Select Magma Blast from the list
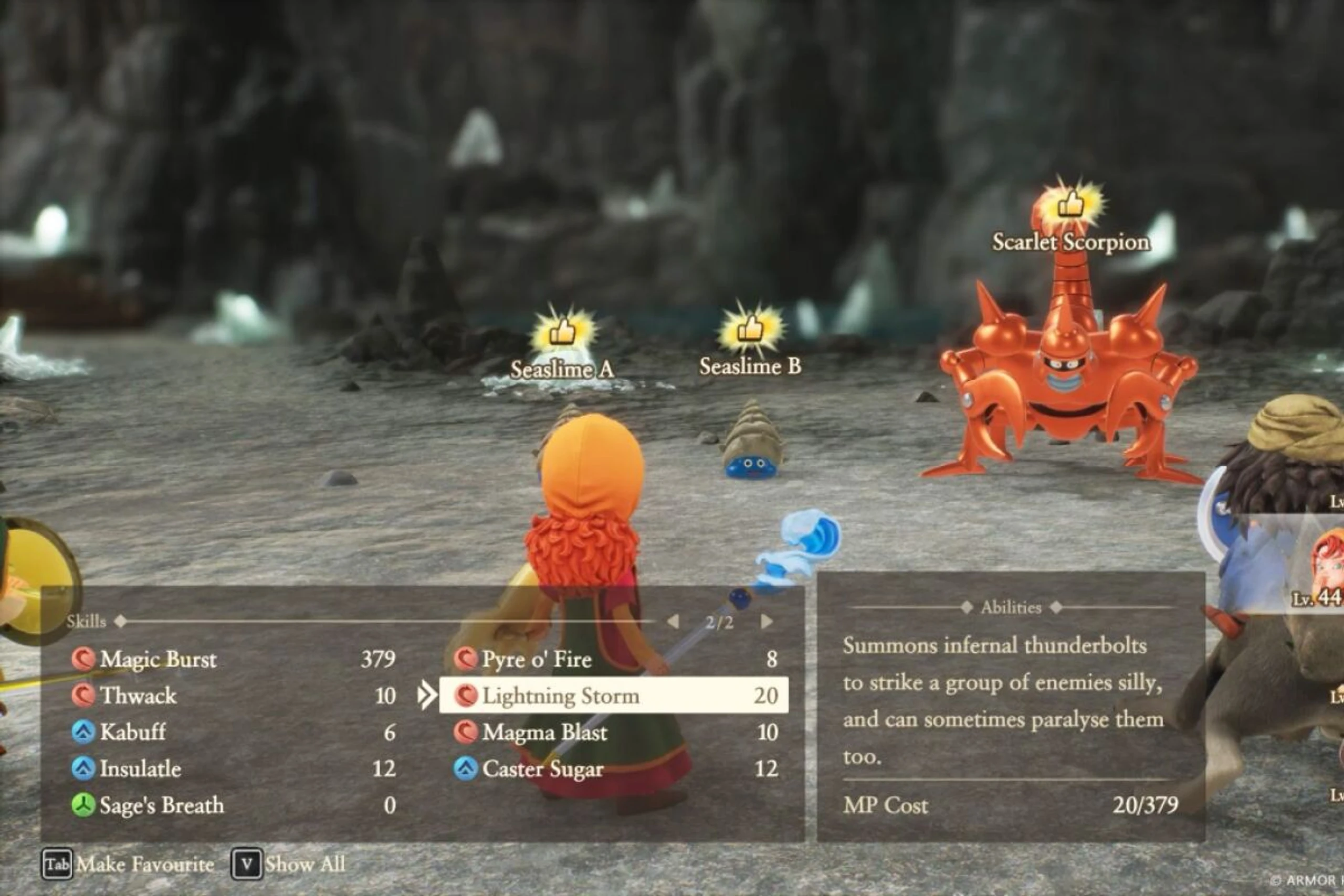Image resolution: width=1344 pixels, height=896 pixels. [x=544, y=732]
